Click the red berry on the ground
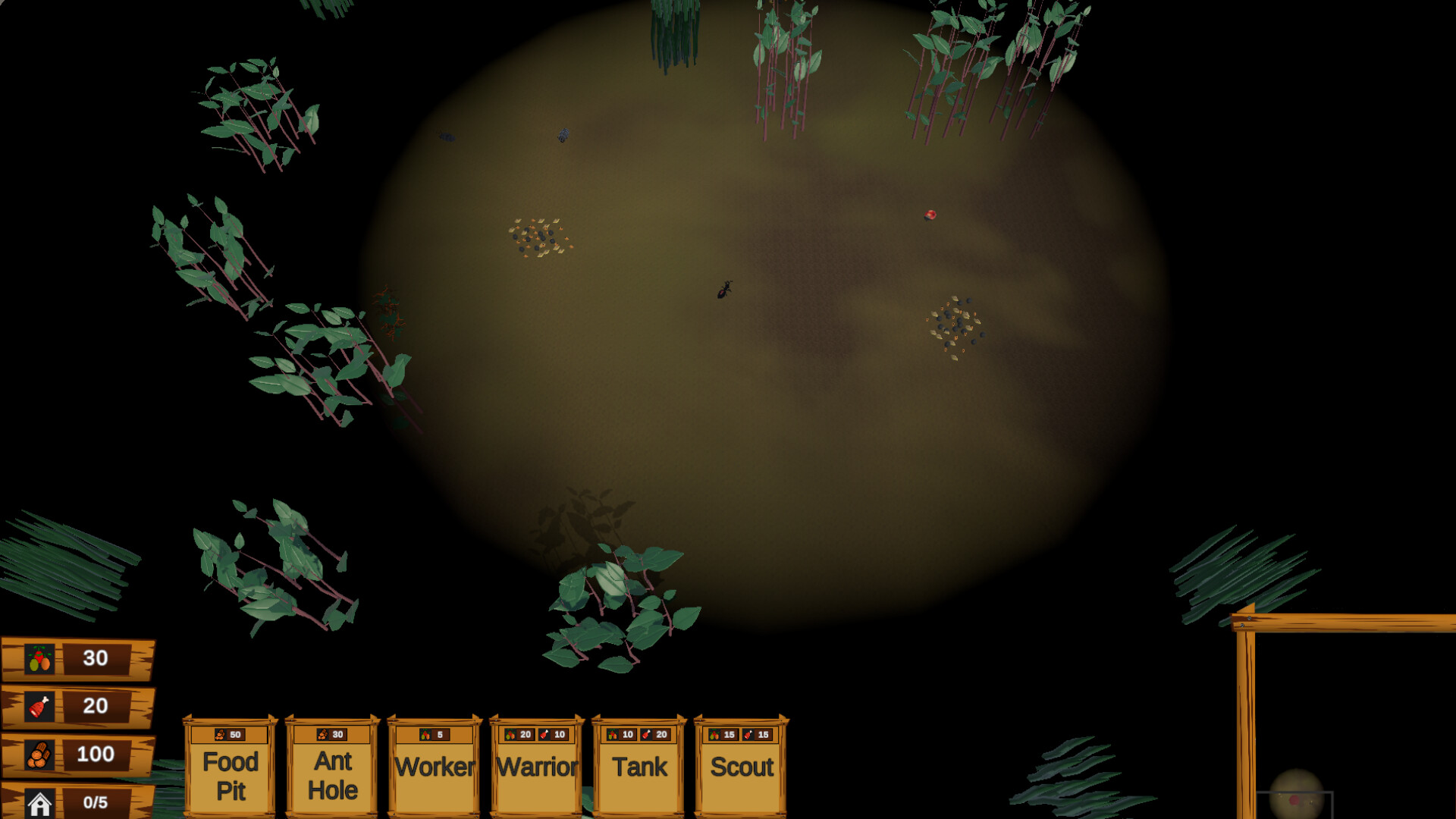The image size is (1456, 819). [929, 215]
